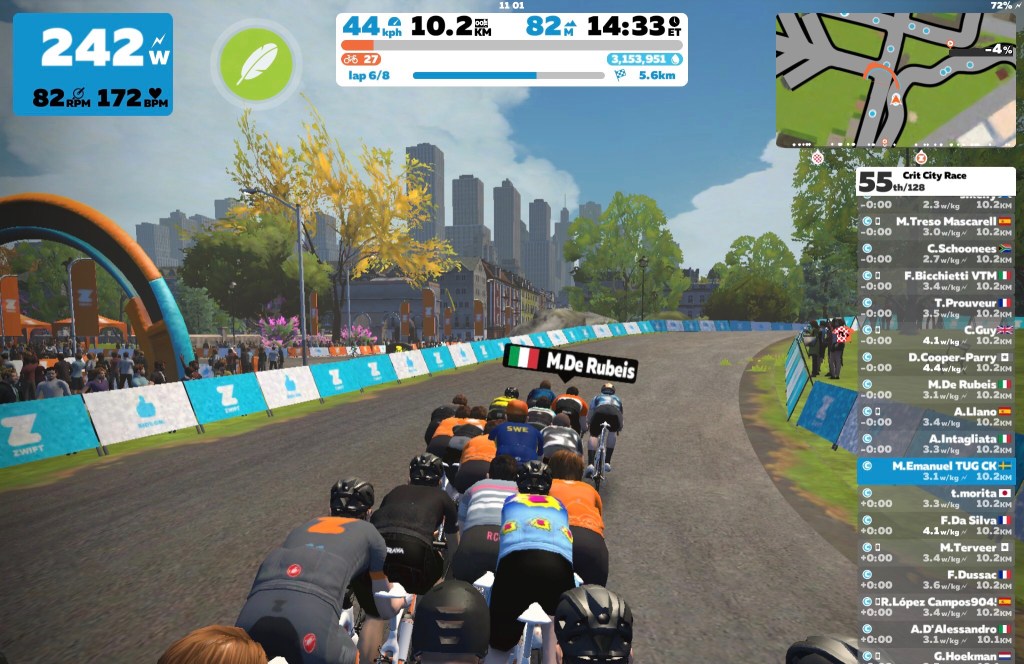
Task: Click the M.De Rubeis name tag above rider
Action: 570,362
